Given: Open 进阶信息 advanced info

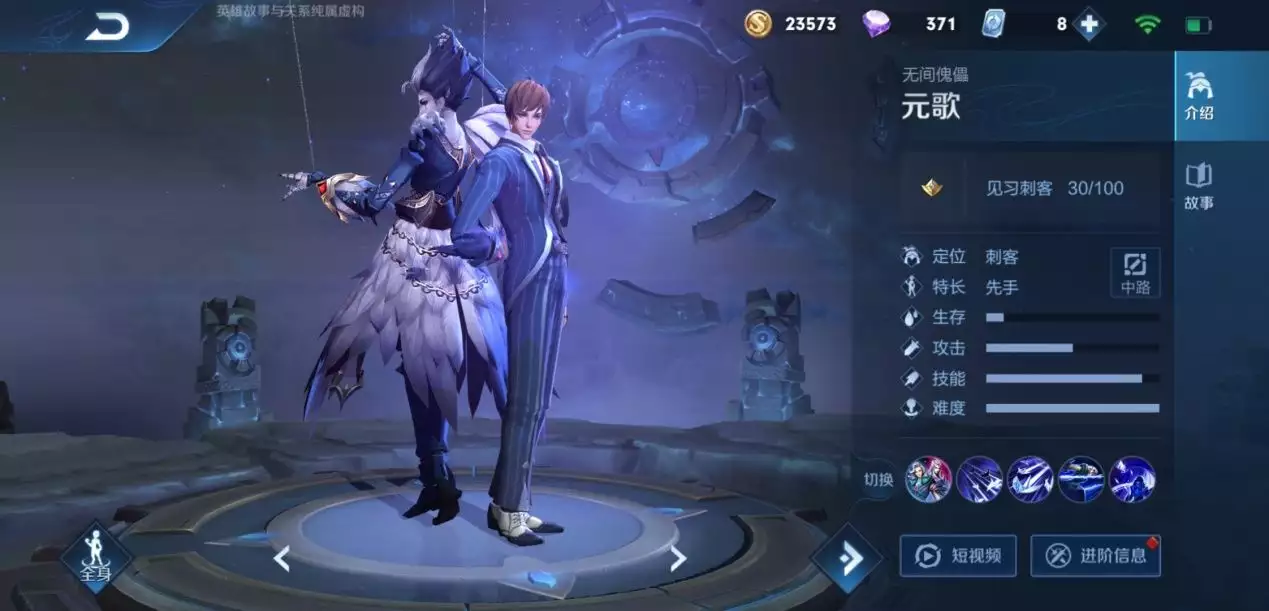Looking at the screenshot, I should pos(1095,556).
